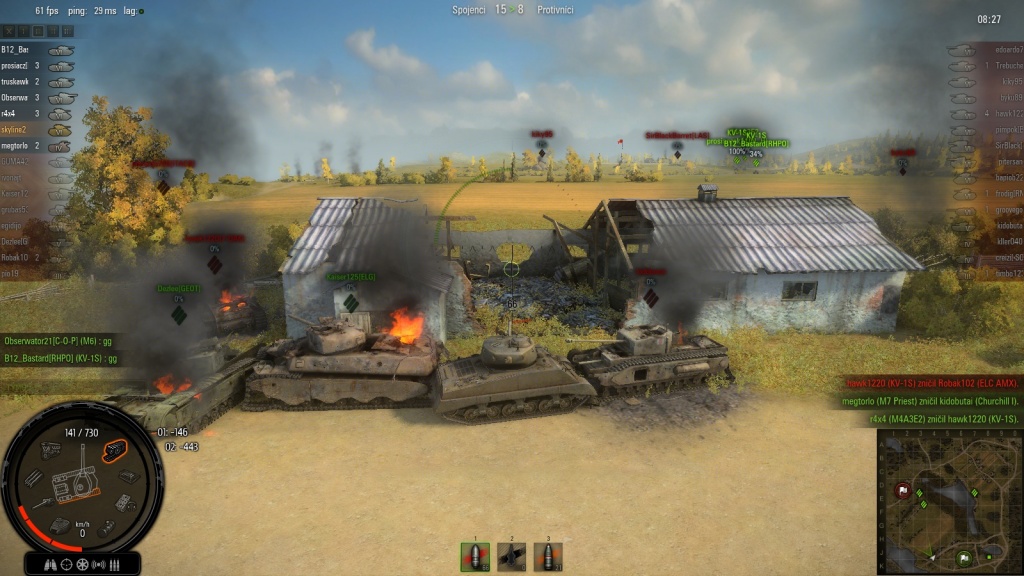Switch to the second shell type
Screen dimensions: 1024x576
click(x=511, y=557)
